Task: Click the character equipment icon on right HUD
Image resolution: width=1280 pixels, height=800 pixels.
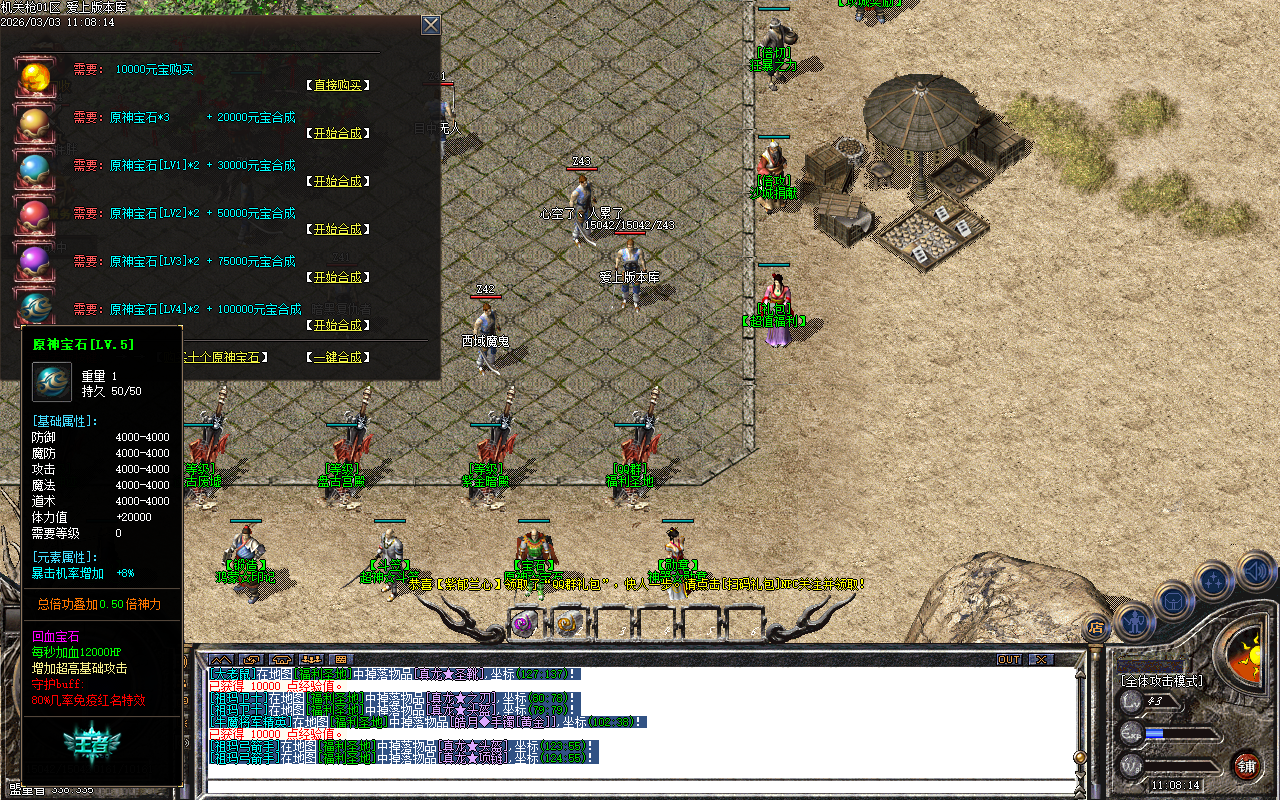Action: click(x=1135, y=620)
